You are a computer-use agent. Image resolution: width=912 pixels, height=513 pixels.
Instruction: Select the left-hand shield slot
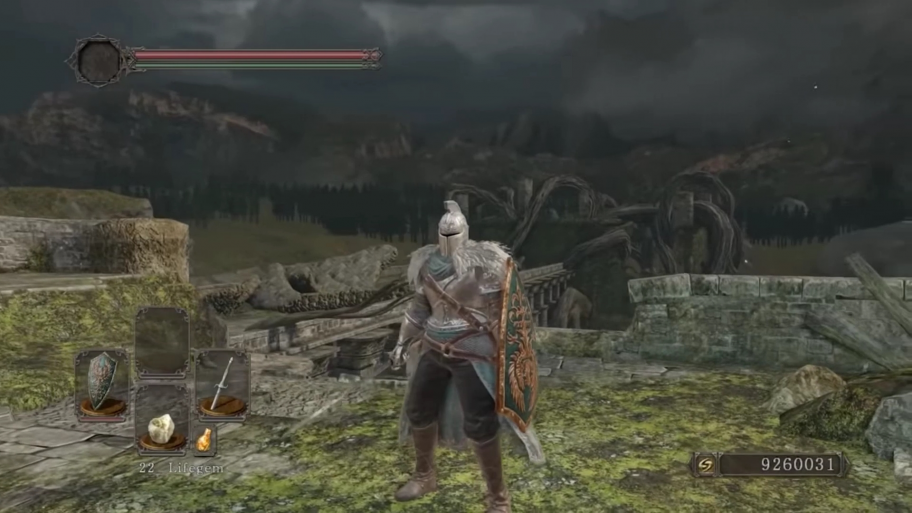coord(102,385)
